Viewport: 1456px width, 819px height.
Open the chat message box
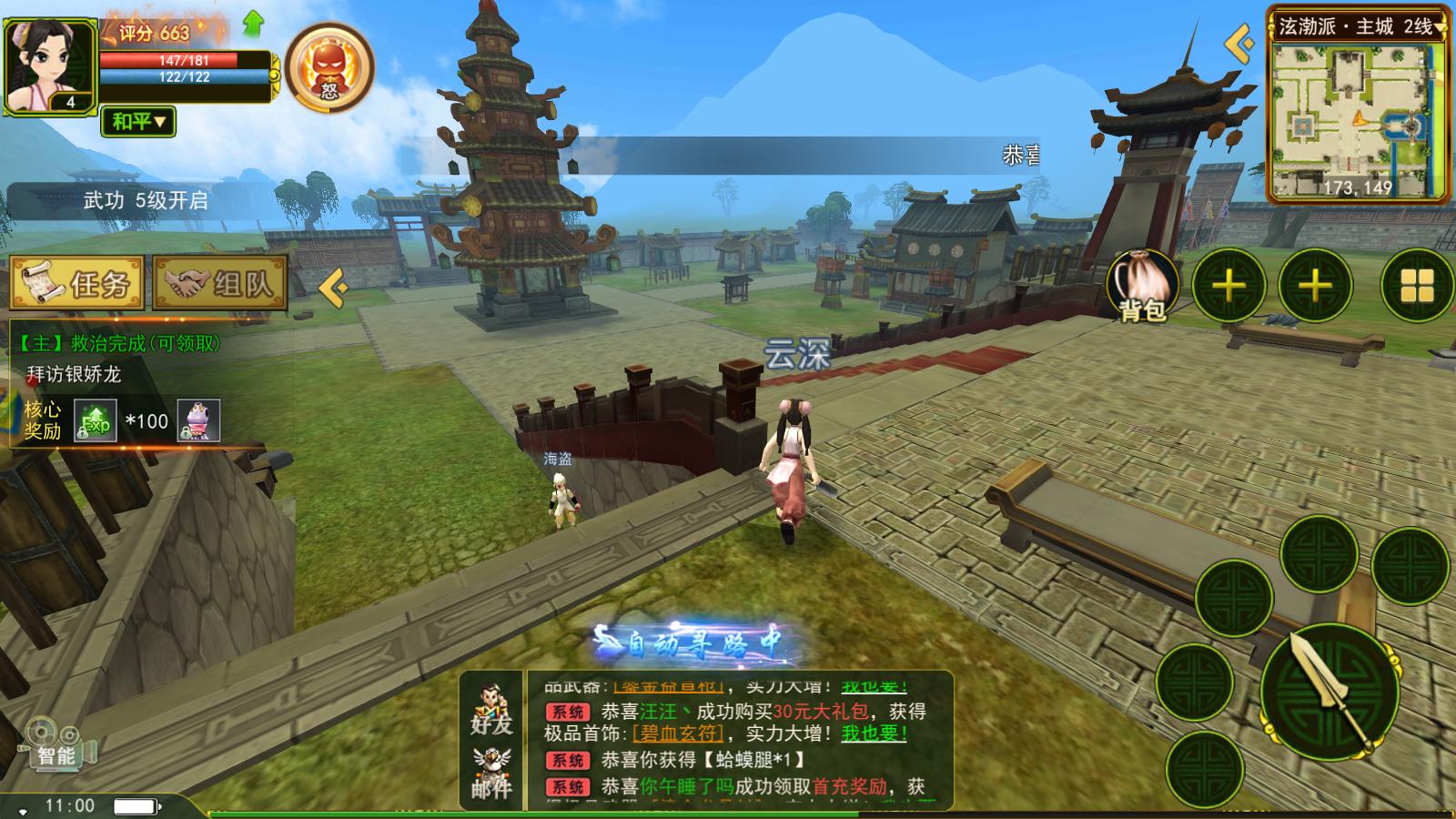click(x=737, y=737)
